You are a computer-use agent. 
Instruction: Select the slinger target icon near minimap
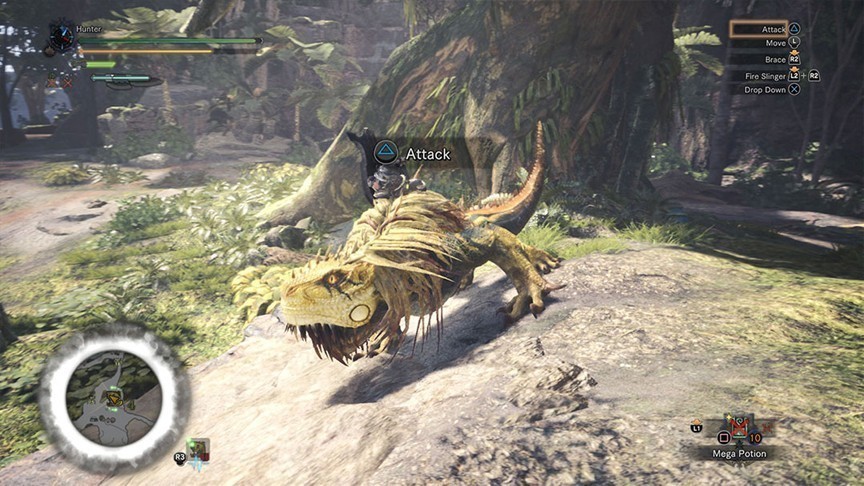click(x=197, y=450)
